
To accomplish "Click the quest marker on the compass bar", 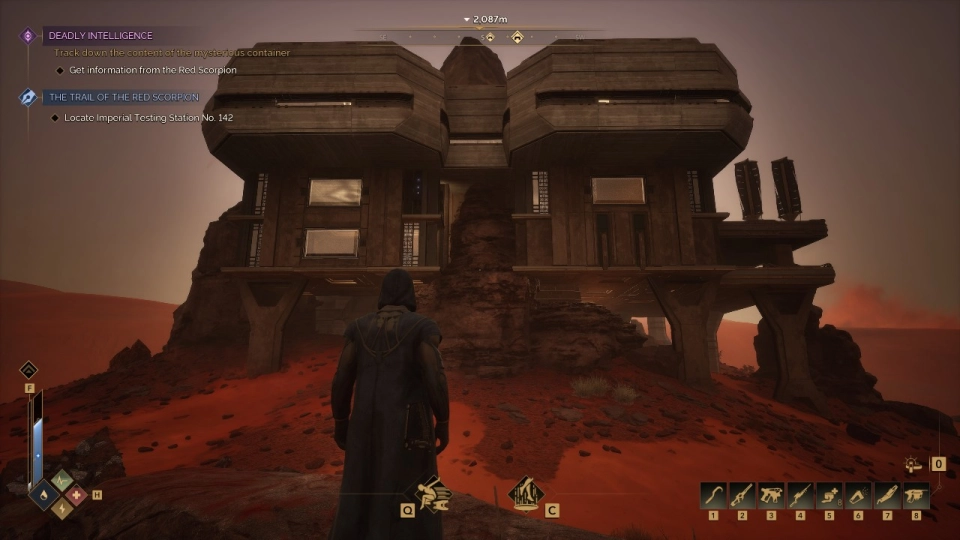I will pyautogui.click(x=517, y=38).
